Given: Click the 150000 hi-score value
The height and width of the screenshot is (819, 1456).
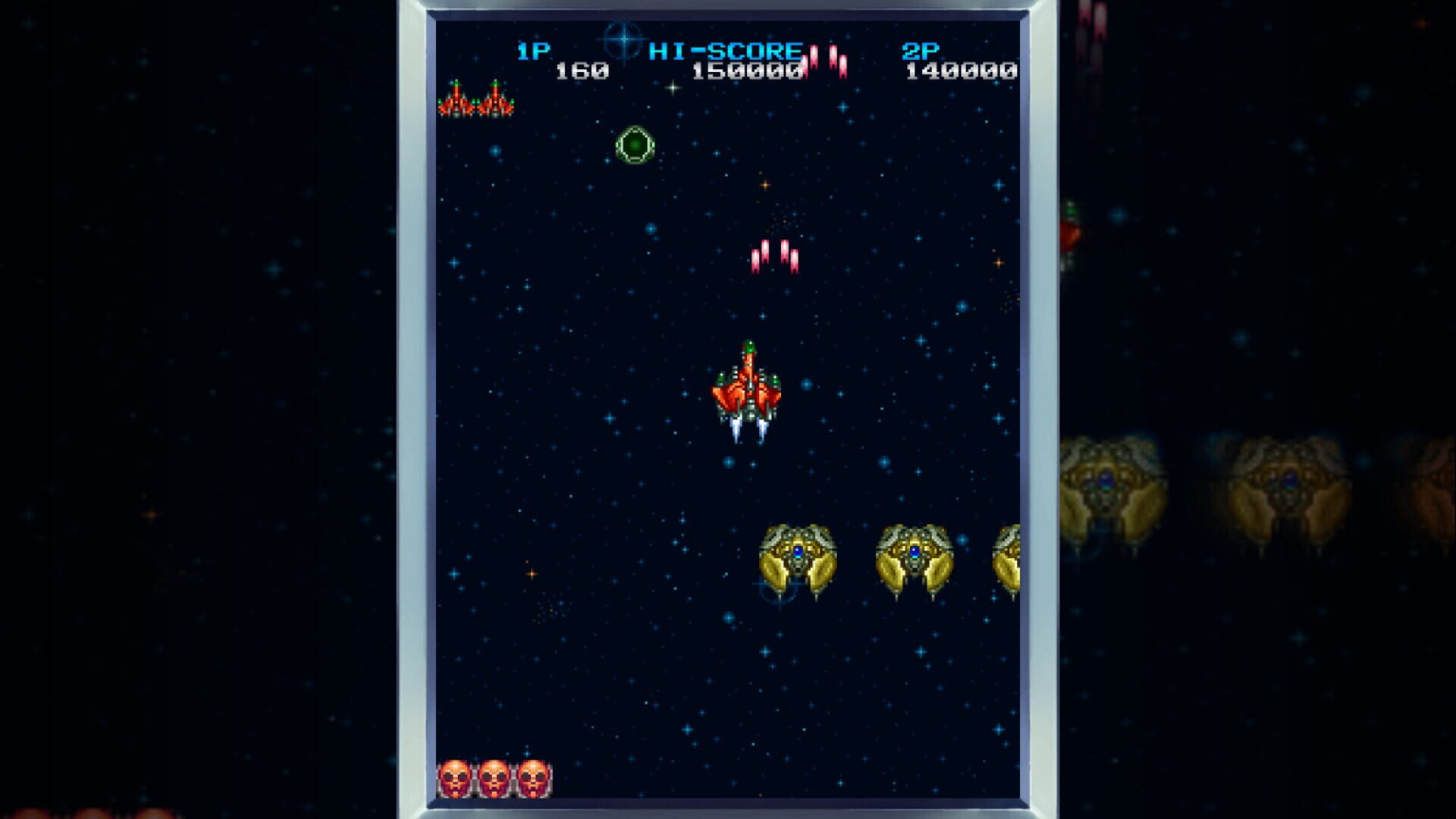Looking at the screenshot, I should [747, 72].
